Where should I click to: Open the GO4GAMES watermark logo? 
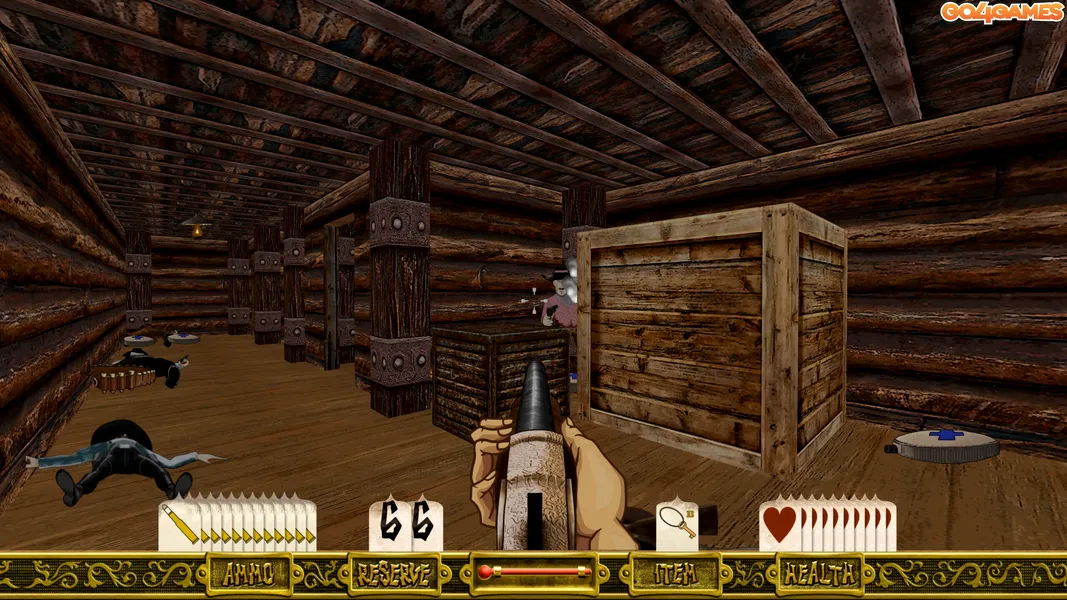coord(1000,12)
